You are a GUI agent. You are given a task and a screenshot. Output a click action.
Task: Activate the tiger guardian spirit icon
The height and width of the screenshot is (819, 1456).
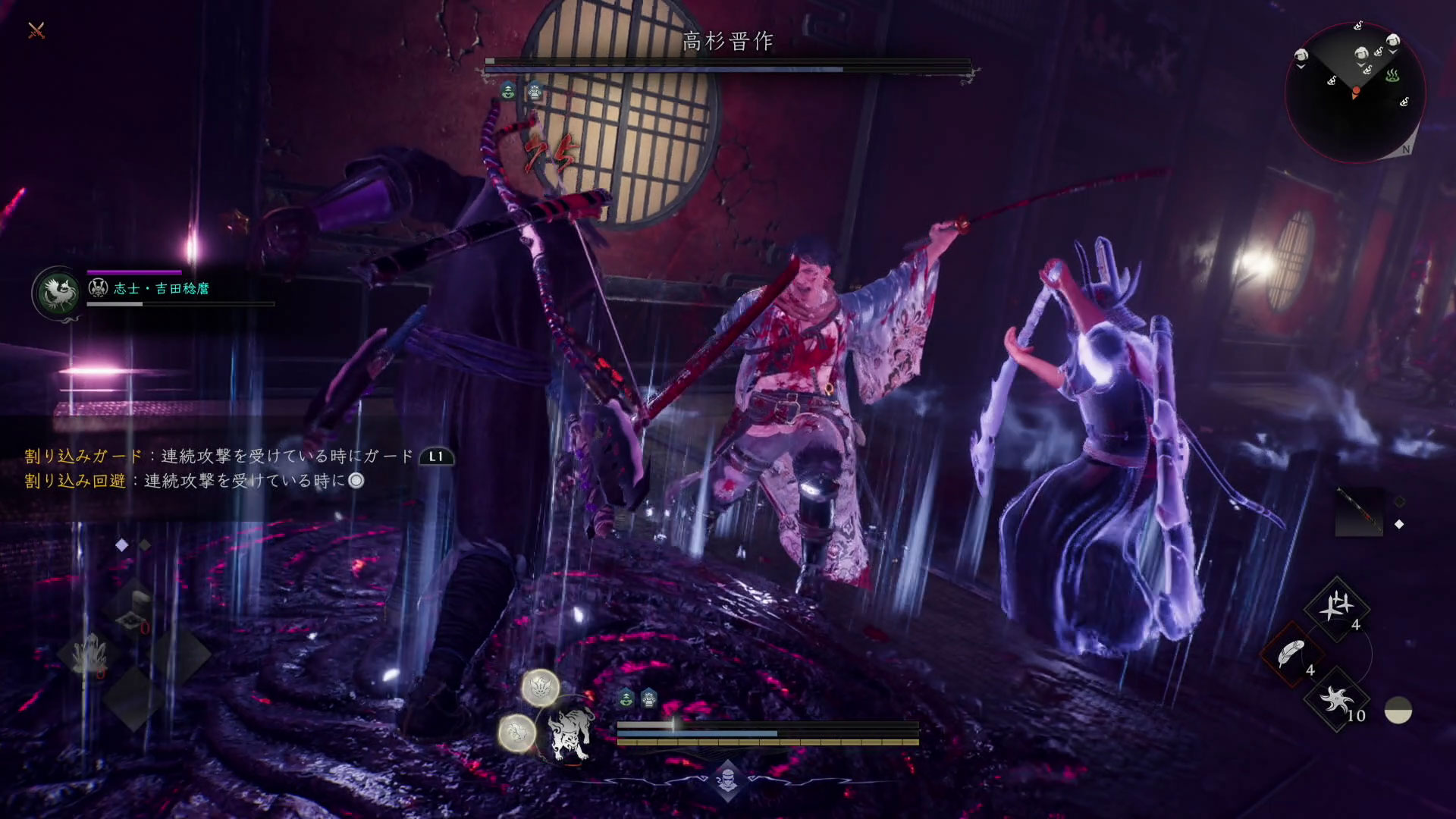tap(570, 731)
